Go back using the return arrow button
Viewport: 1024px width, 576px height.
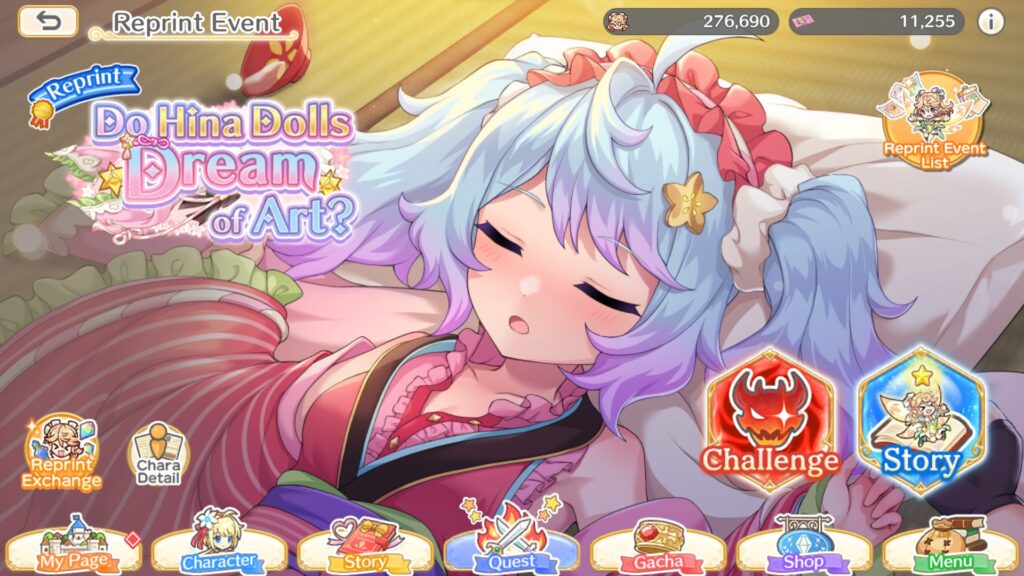48,21
